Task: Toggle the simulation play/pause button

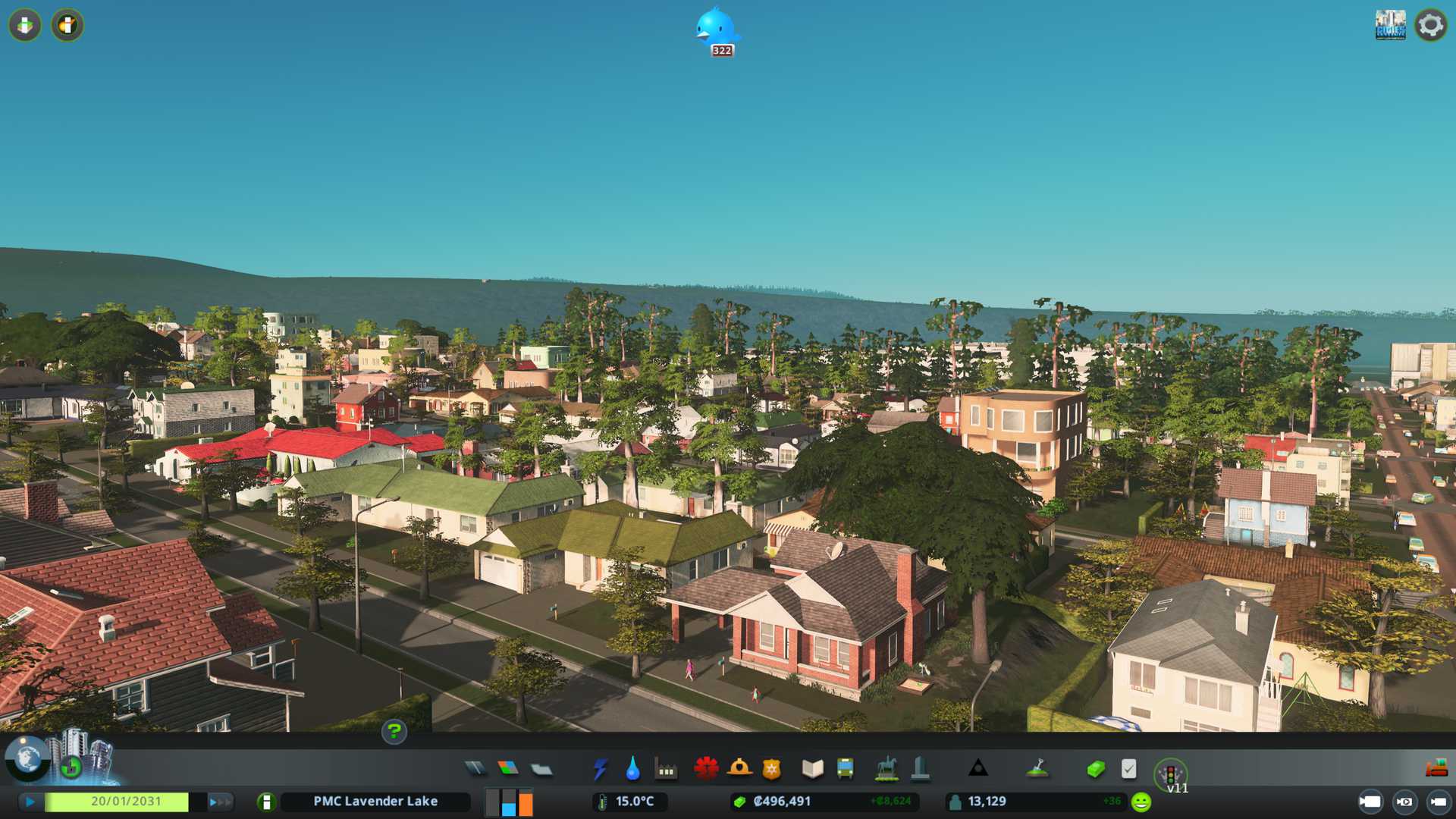Action: pos(30,802)
